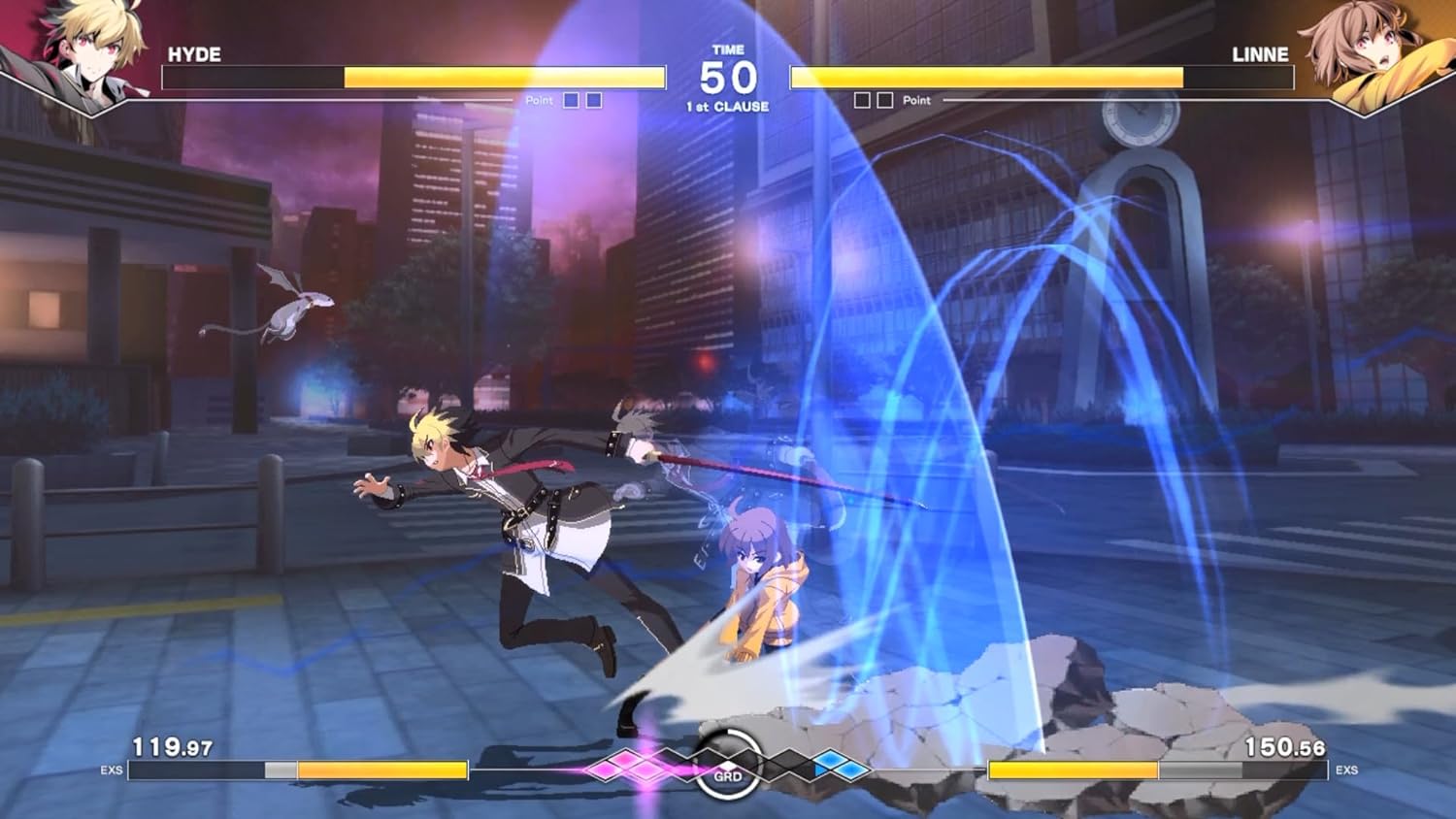The image size is (1456, 819).
Task: Click Linne's EXS value 150.56
Action: [1286, 746]
